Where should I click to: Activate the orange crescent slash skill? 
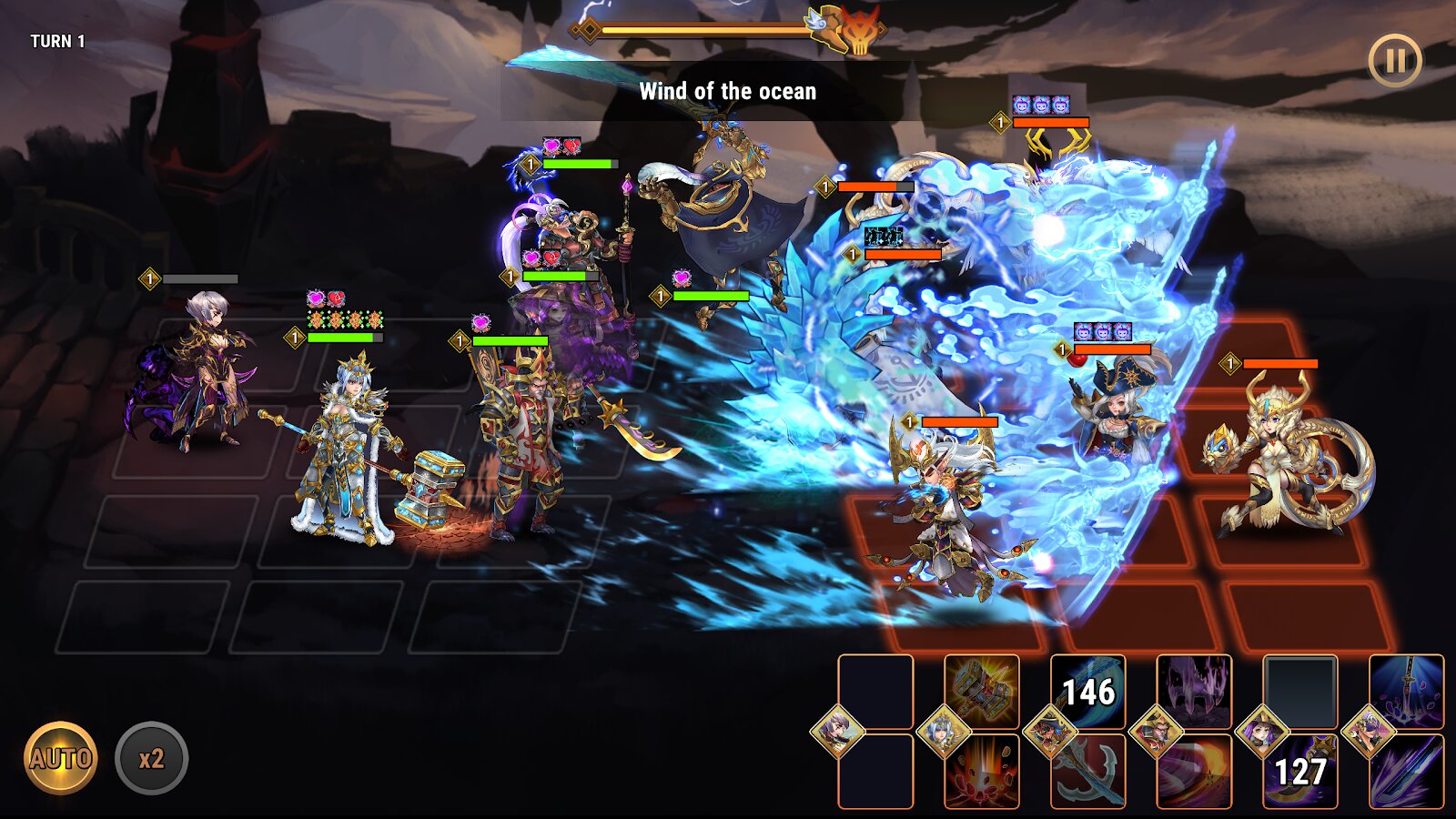click(1194, 772)
